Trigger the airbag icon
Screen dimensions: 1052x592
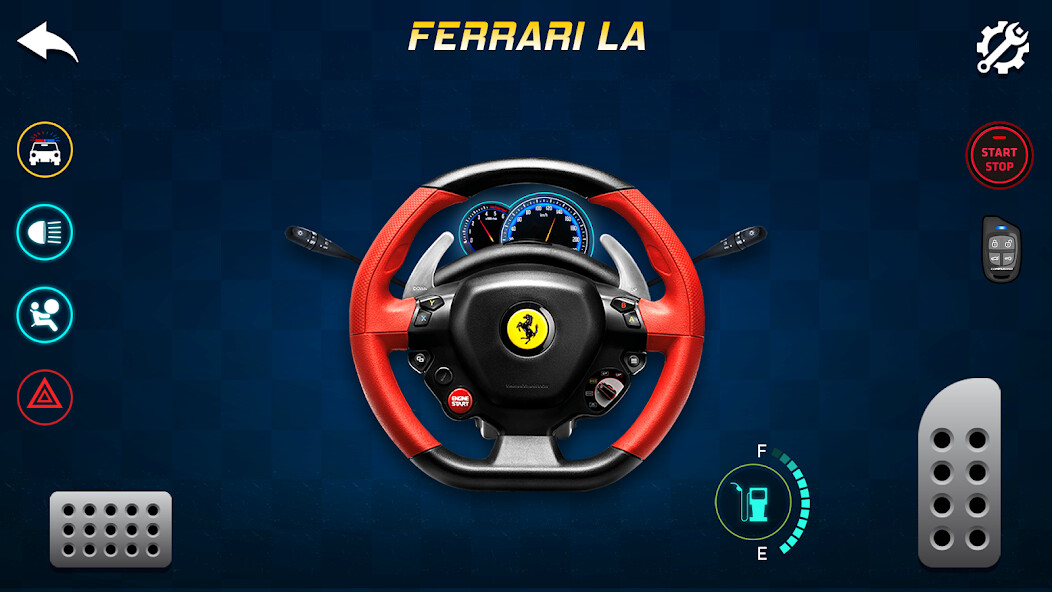(x=45, y=315)
